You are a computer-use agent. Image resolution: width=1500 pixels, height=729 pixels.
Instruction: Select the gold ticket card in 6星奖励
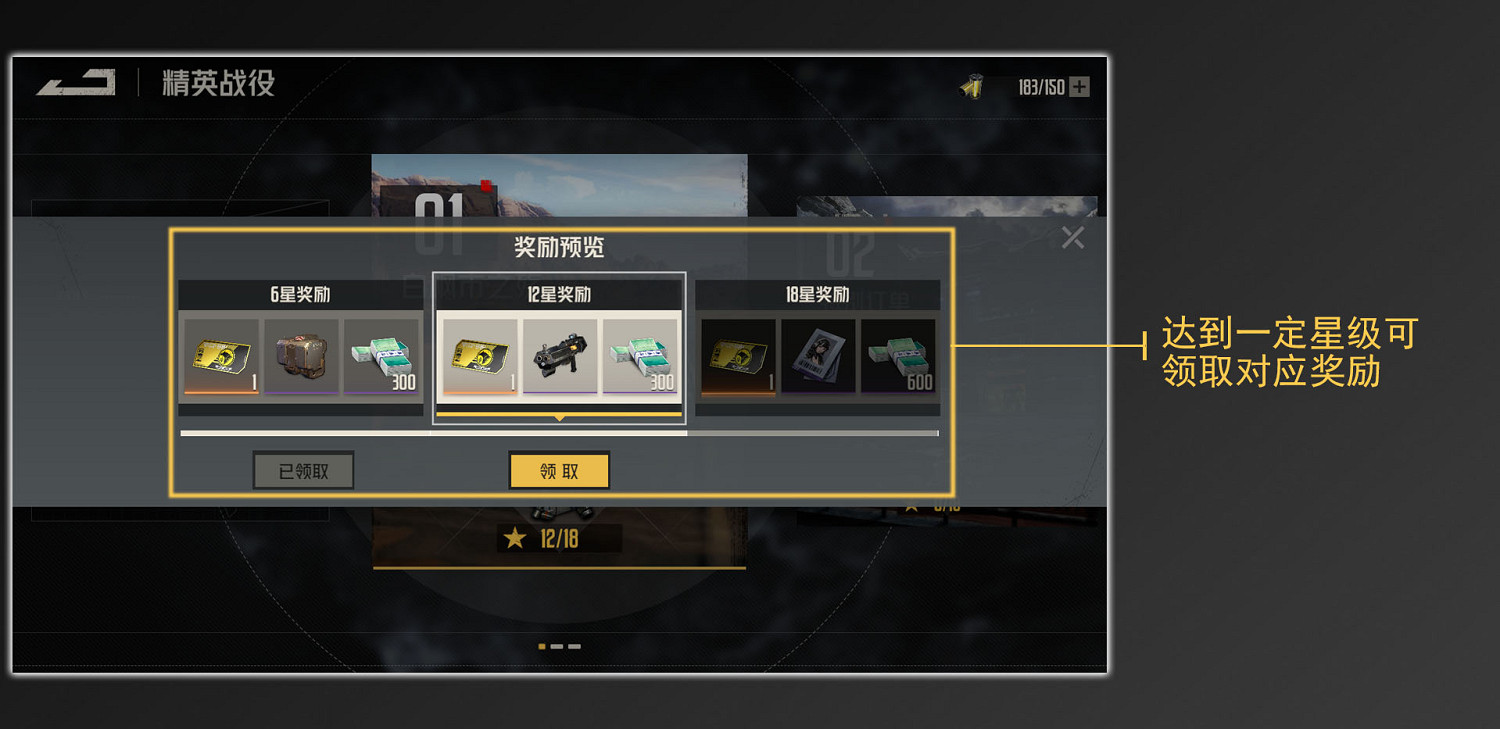tap(222, 358)
